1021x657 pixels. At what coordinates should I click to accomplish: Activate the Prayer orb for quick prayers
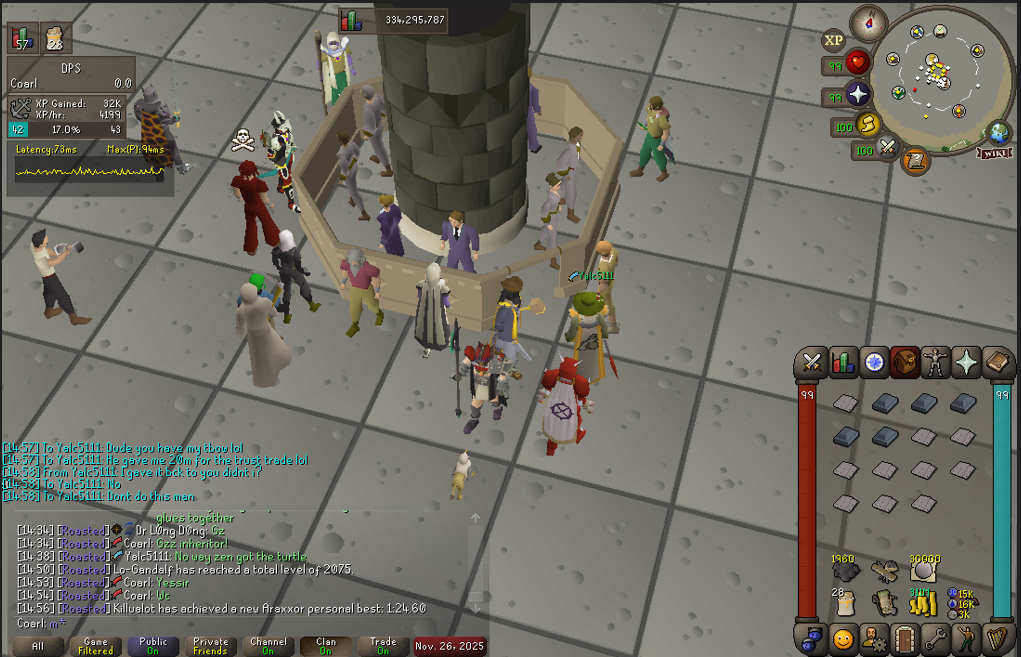(858, 96)
